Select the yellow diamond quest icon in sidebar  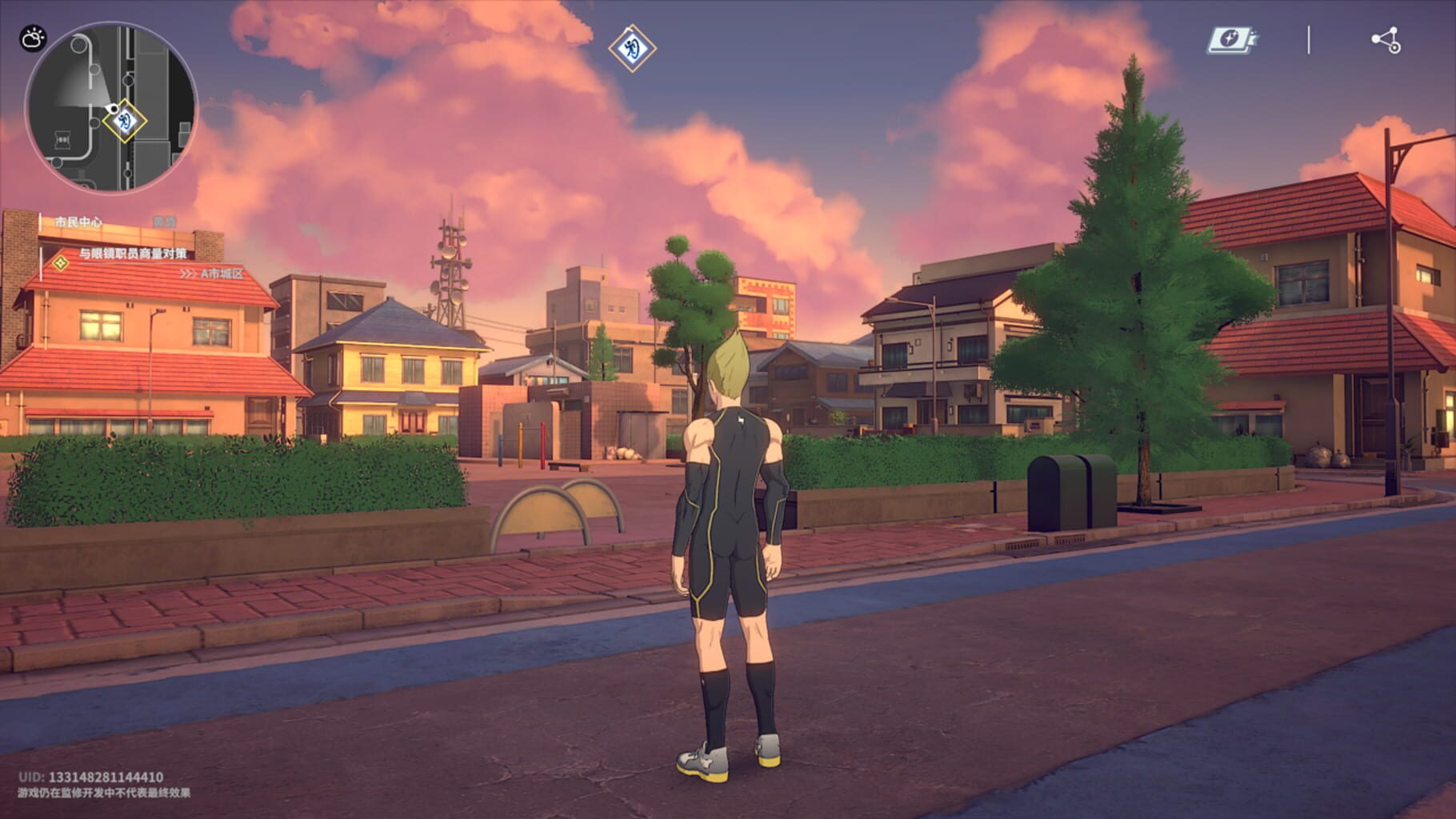(x=60, y=262)
